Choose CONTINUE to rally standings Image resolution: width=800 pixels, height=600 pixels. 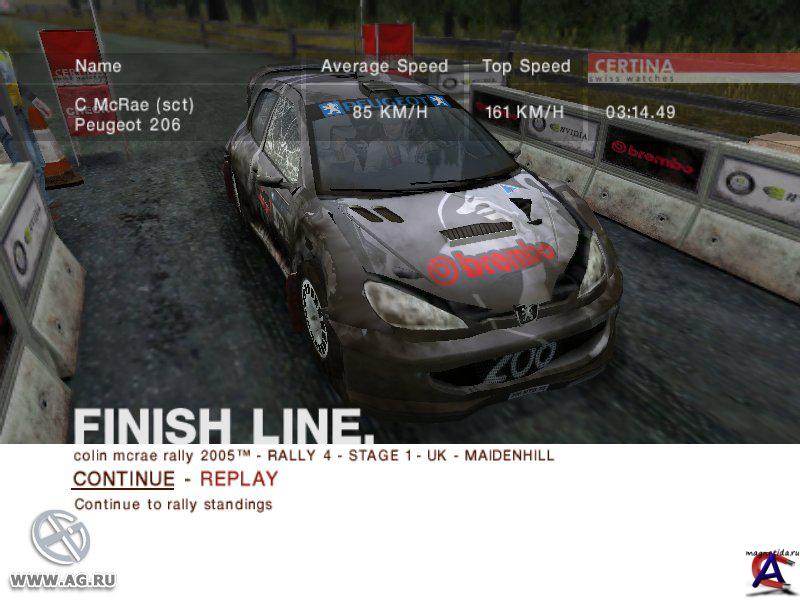point(123,479)
